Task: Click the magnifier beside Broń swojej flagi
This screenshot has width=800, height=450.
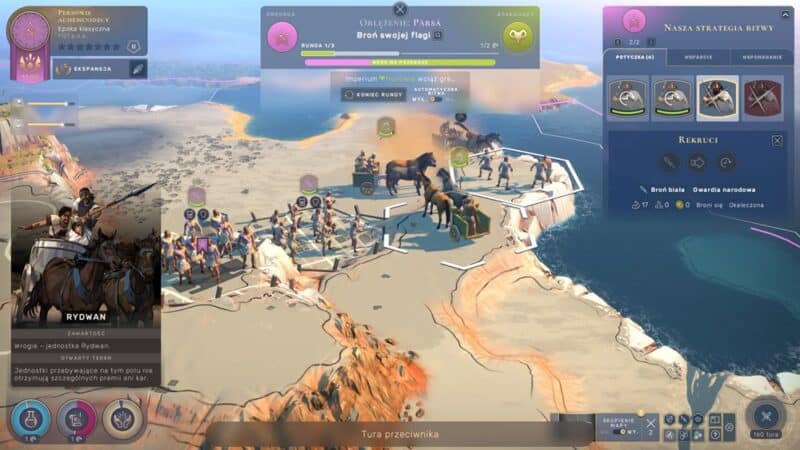Action: click(x=438, y=35)
